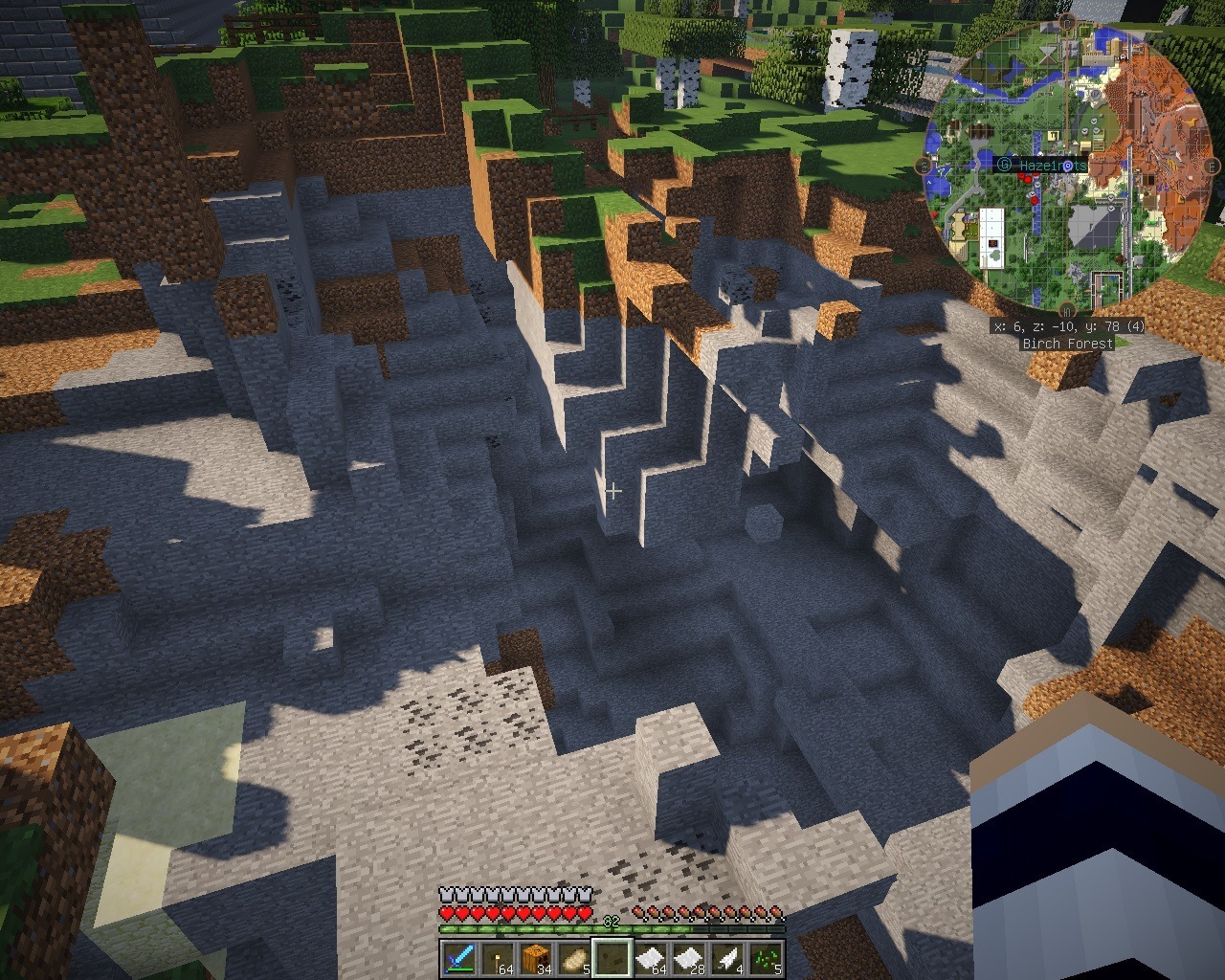Select the seeds hotbar slot
Image resolution: width=1225 pixels, height=980 pixels.
(x=765, y=956)
